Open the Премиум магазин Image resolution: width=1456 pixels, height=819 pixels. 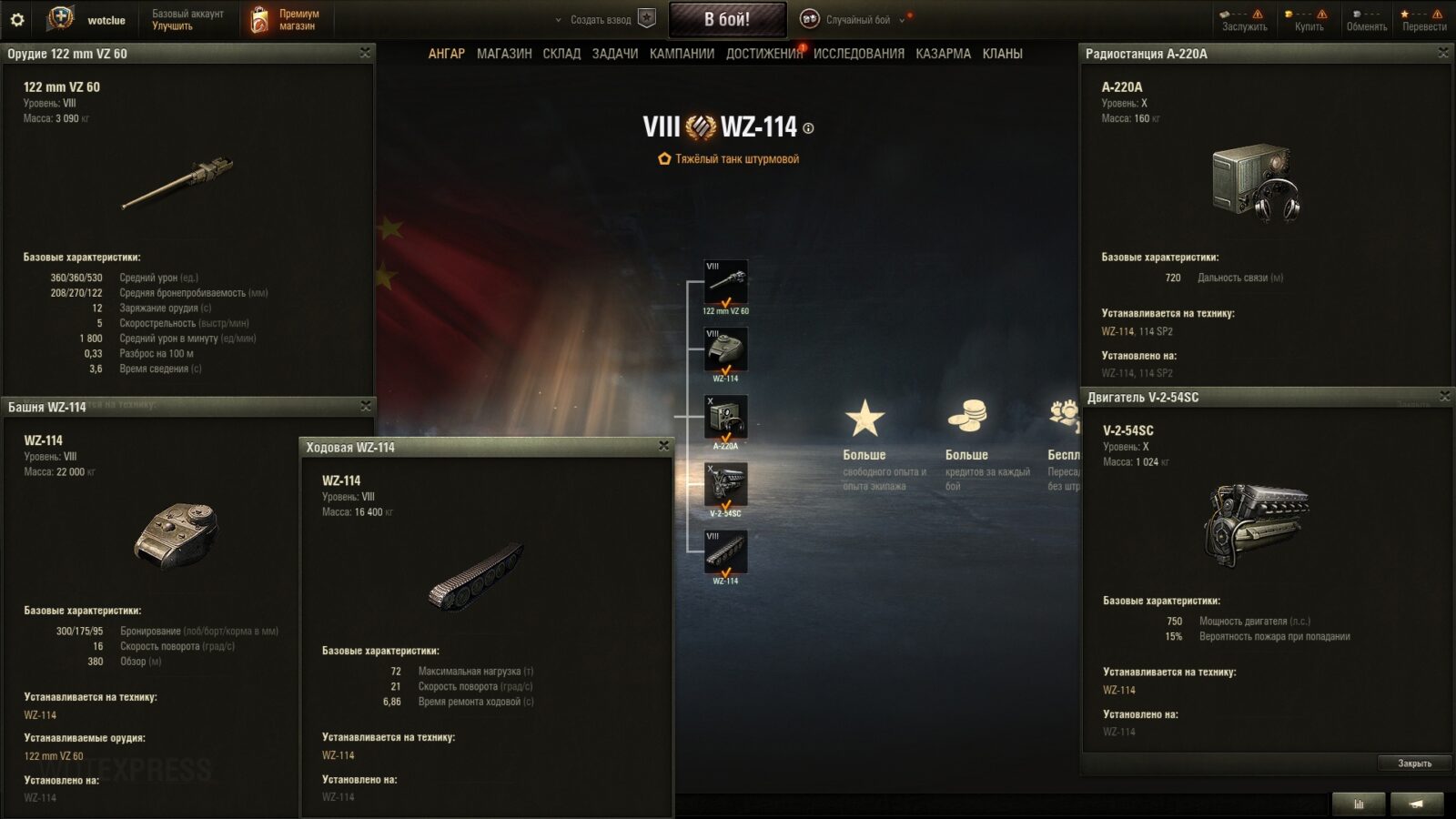click(285, 19)
